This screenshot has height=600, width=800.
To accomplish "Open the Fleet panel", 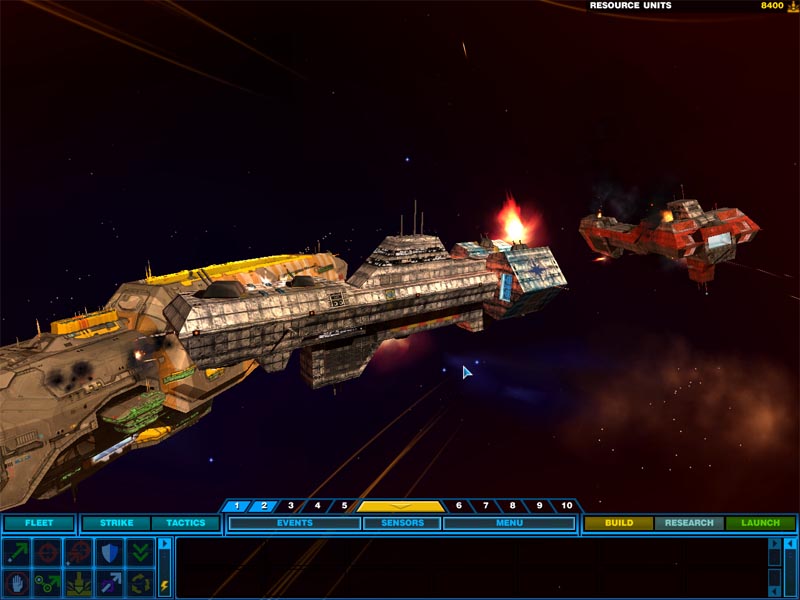I will pos(38,523).
